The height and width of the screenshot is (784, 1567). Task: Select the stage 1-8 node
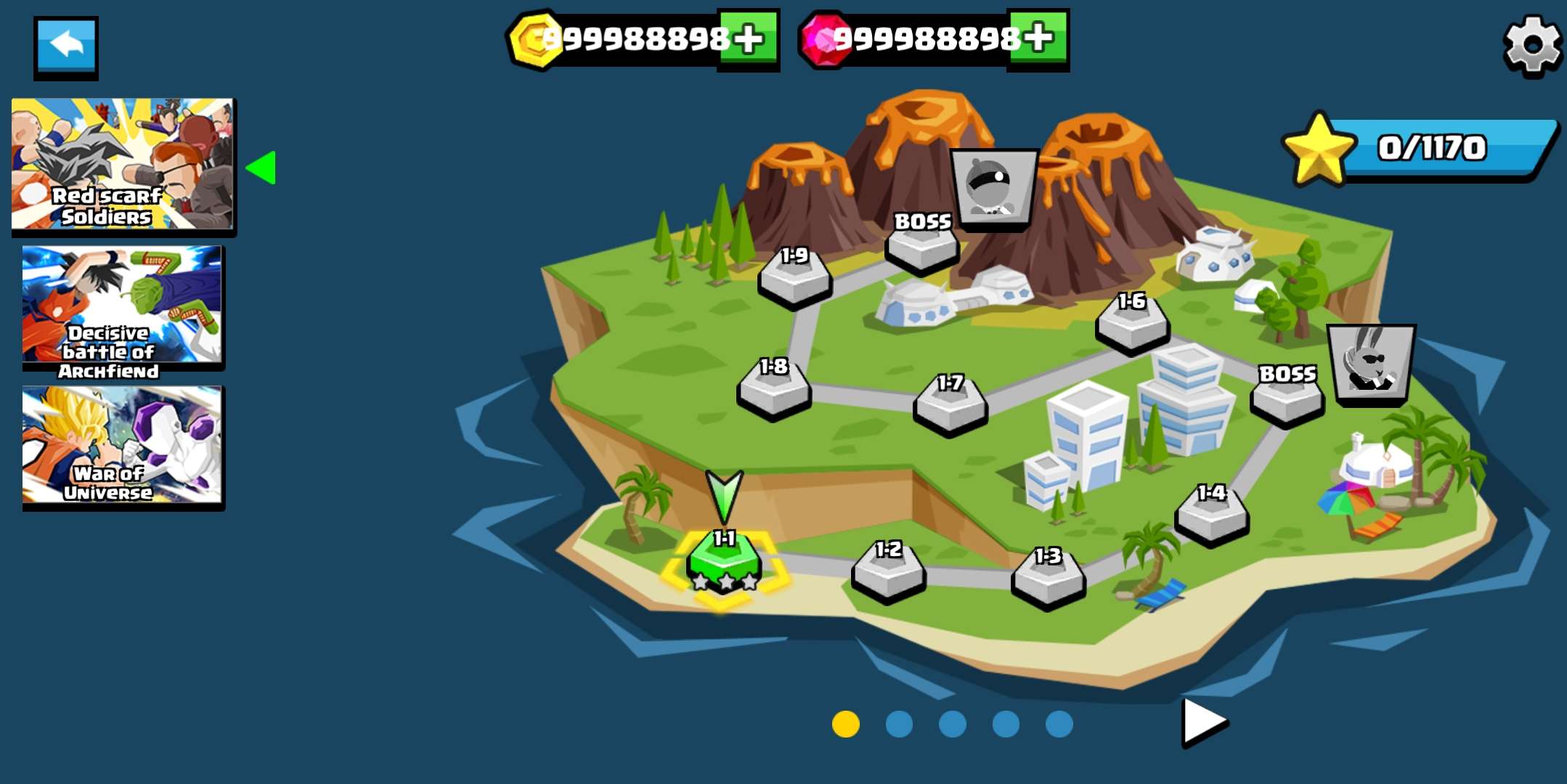tap(773, 390)
